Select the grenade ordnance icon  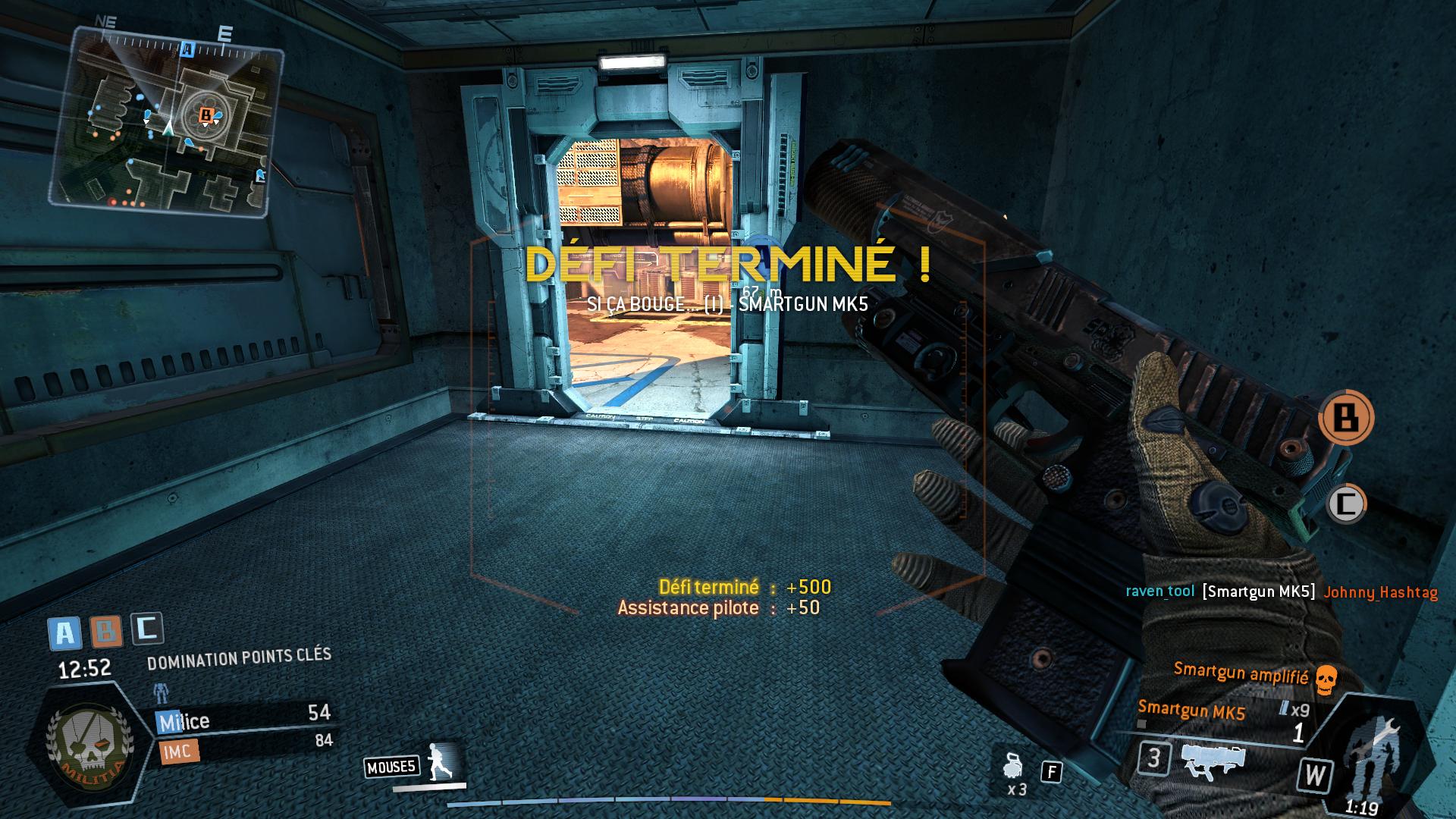click(x=1012, y=767)
